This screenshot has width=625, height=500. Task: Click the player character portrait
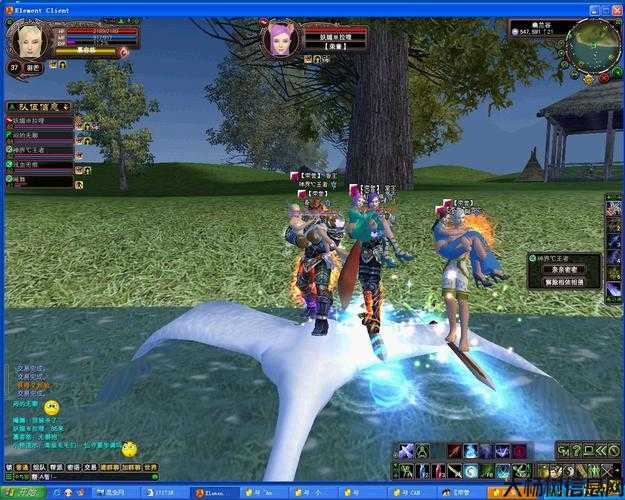coord(28,41)
